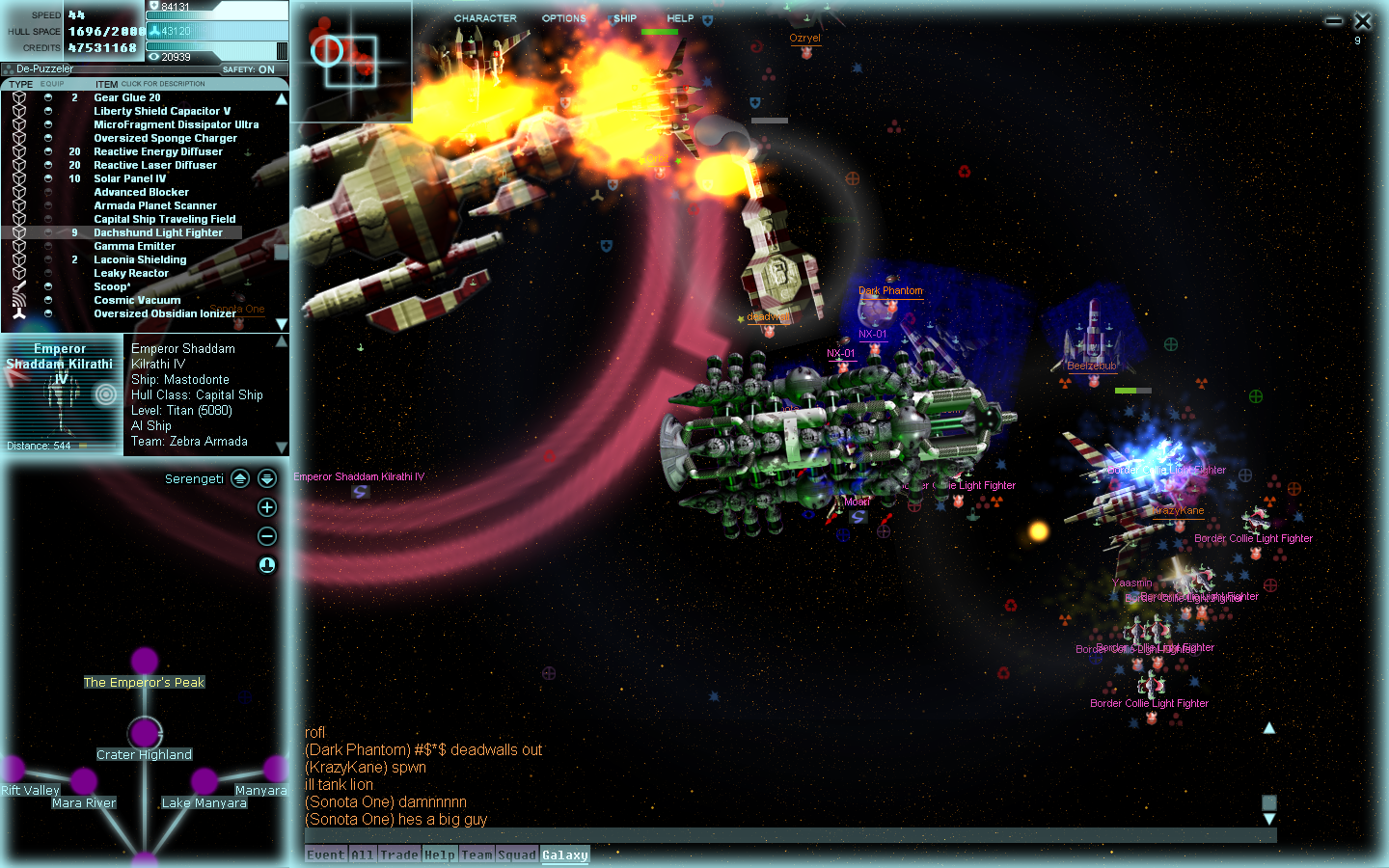Zoom in the galaxy map

[x=267, y=507]
